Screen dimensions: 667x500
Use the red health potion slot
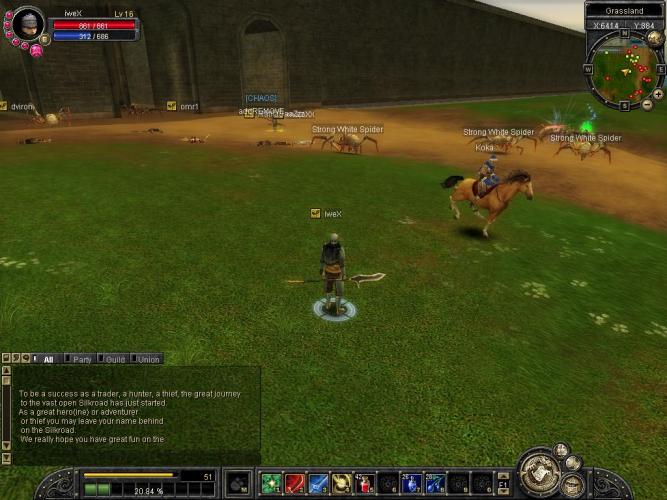pos(365,483)
